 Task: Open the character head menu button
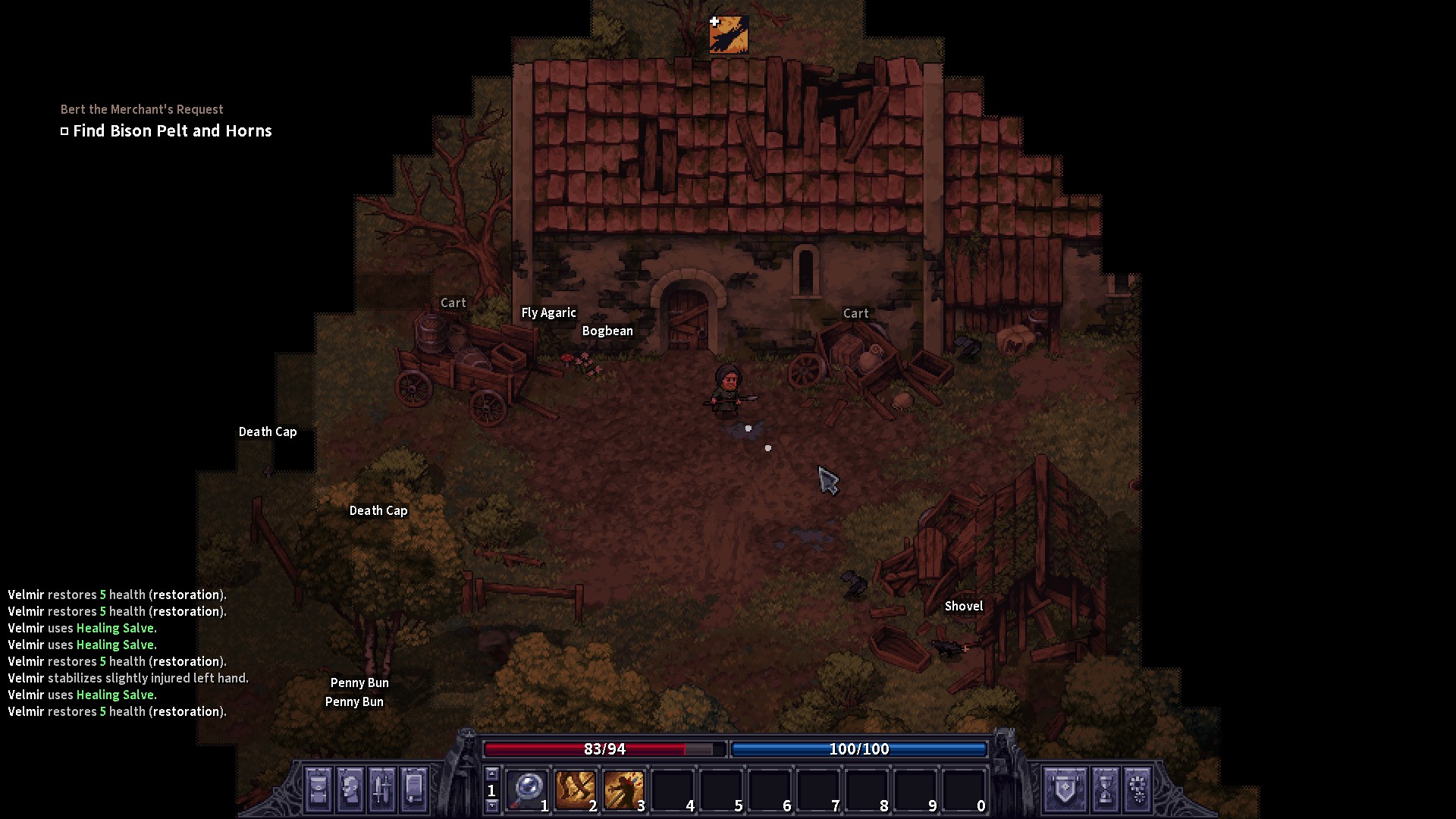click(351, 789)
